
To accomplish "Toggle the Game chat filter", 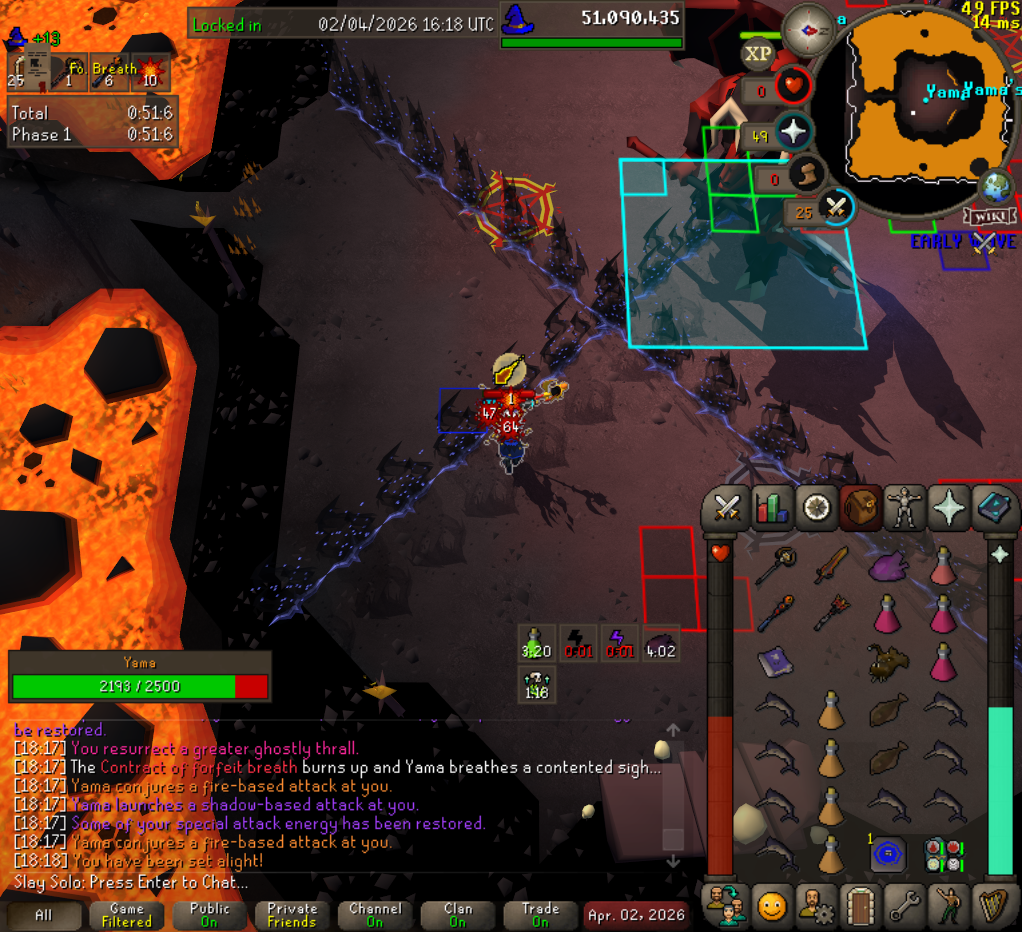I will [x=127, y=915].
